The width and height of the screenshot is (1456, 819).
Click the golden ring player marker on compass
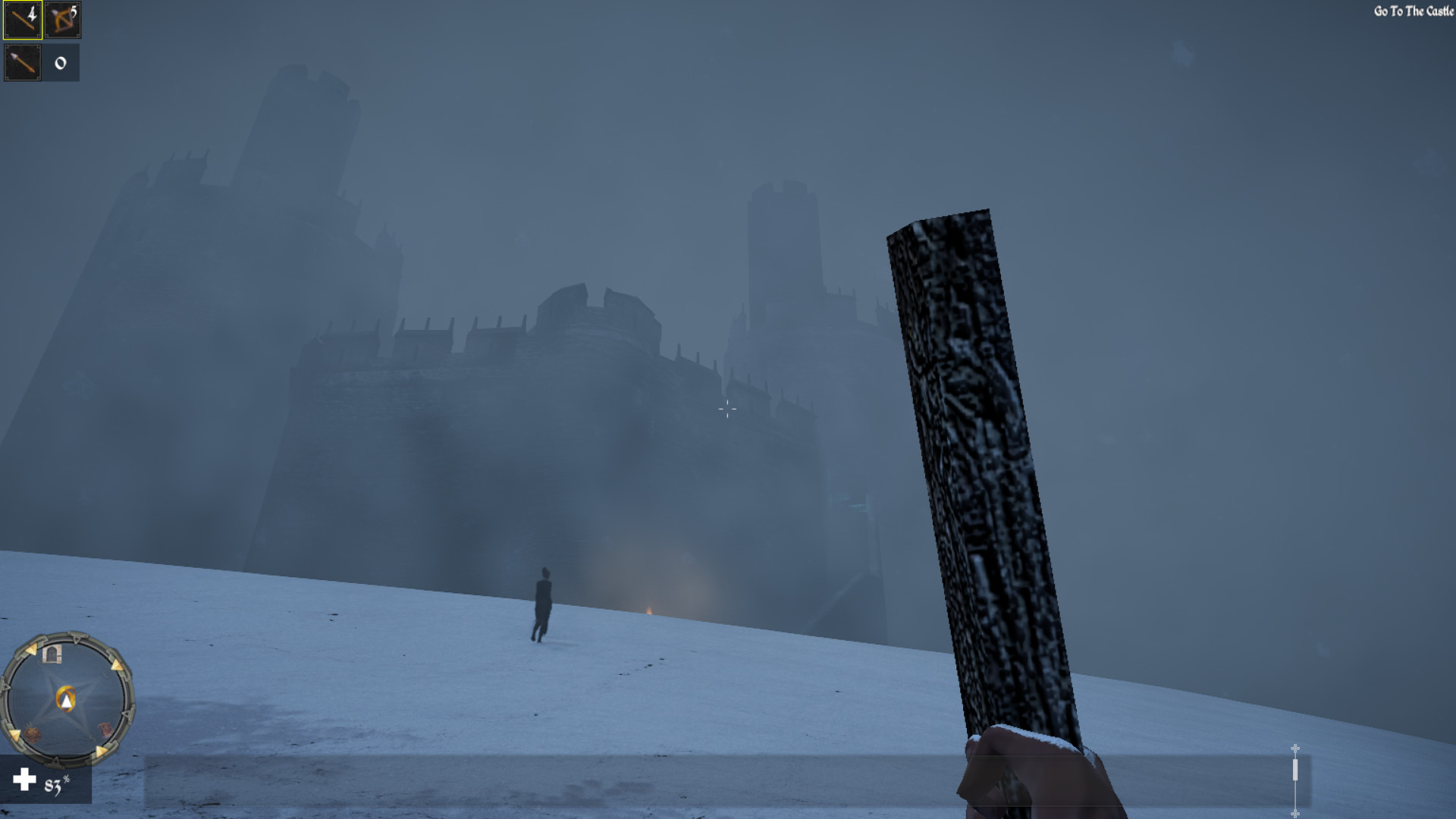[x=66, y=698]
